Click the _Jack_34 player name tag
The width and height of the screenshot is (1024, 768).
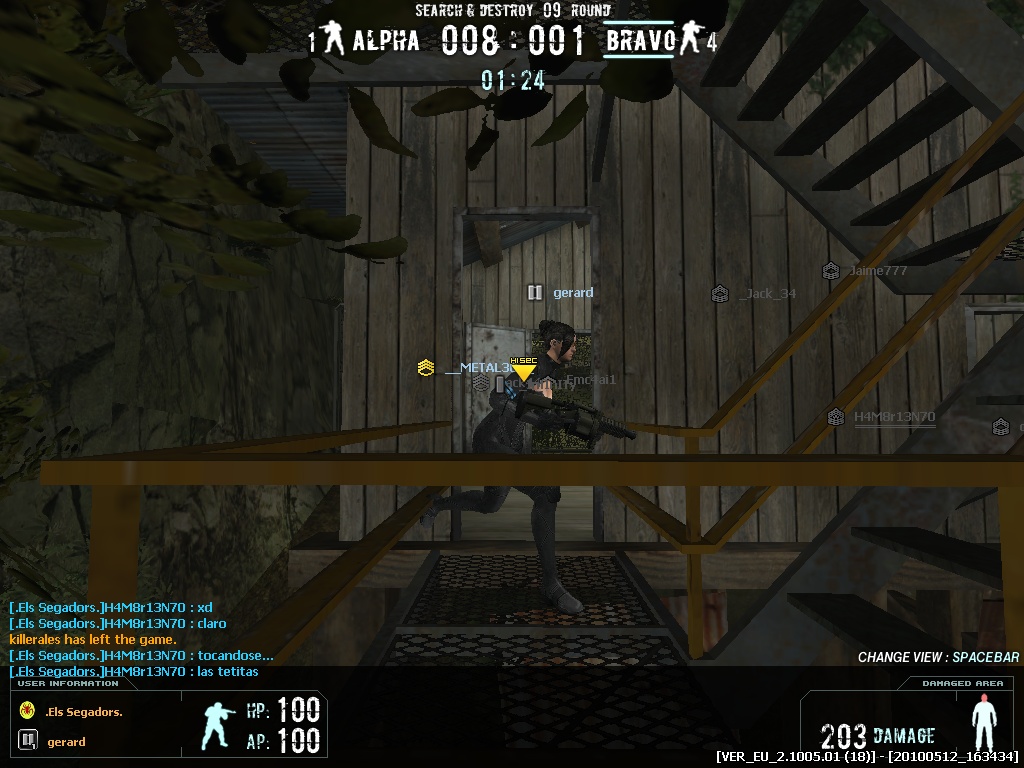click(767, 293)
